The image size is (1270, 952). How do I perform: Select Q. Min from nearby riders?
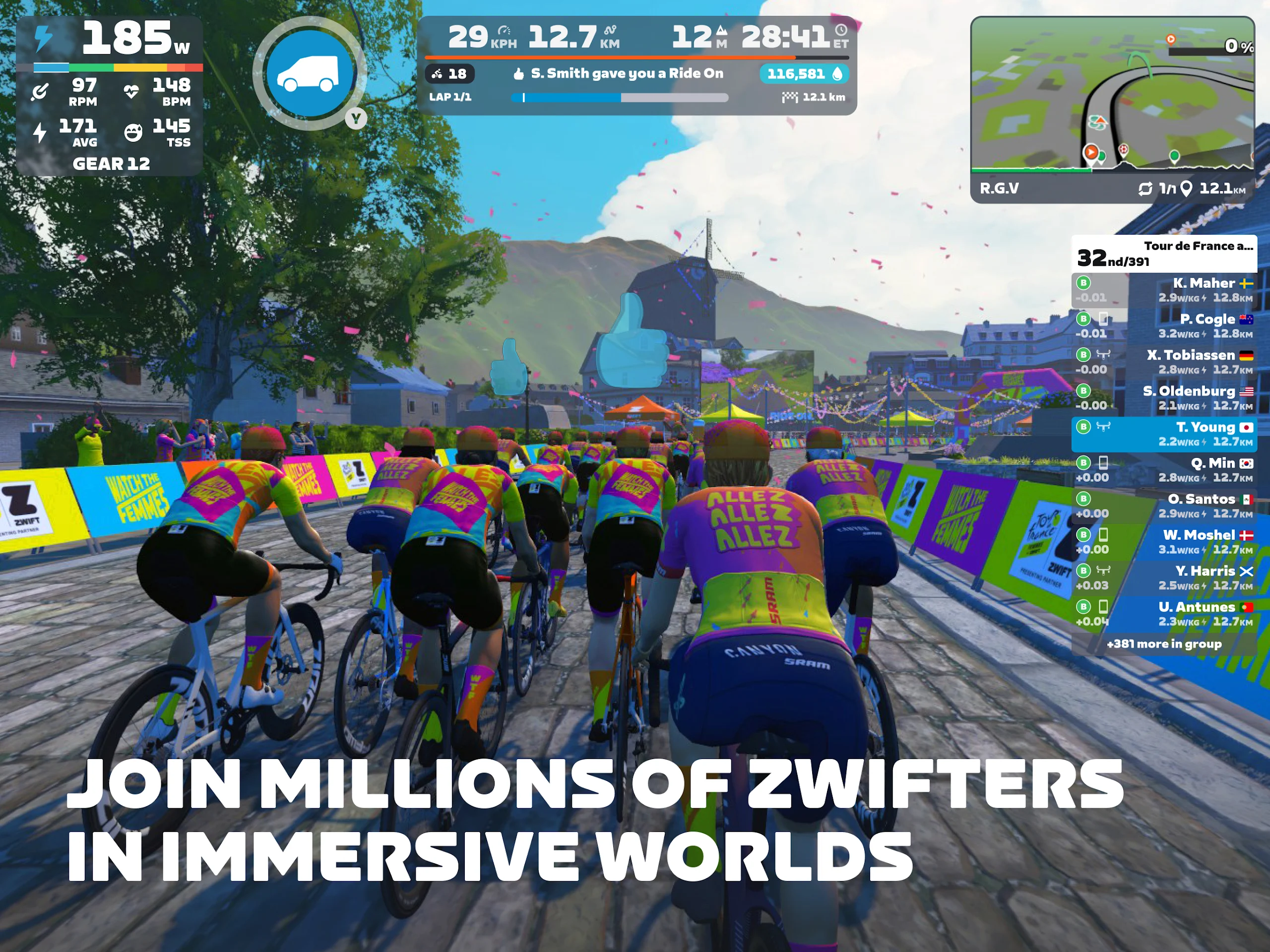pos(1163,470)
